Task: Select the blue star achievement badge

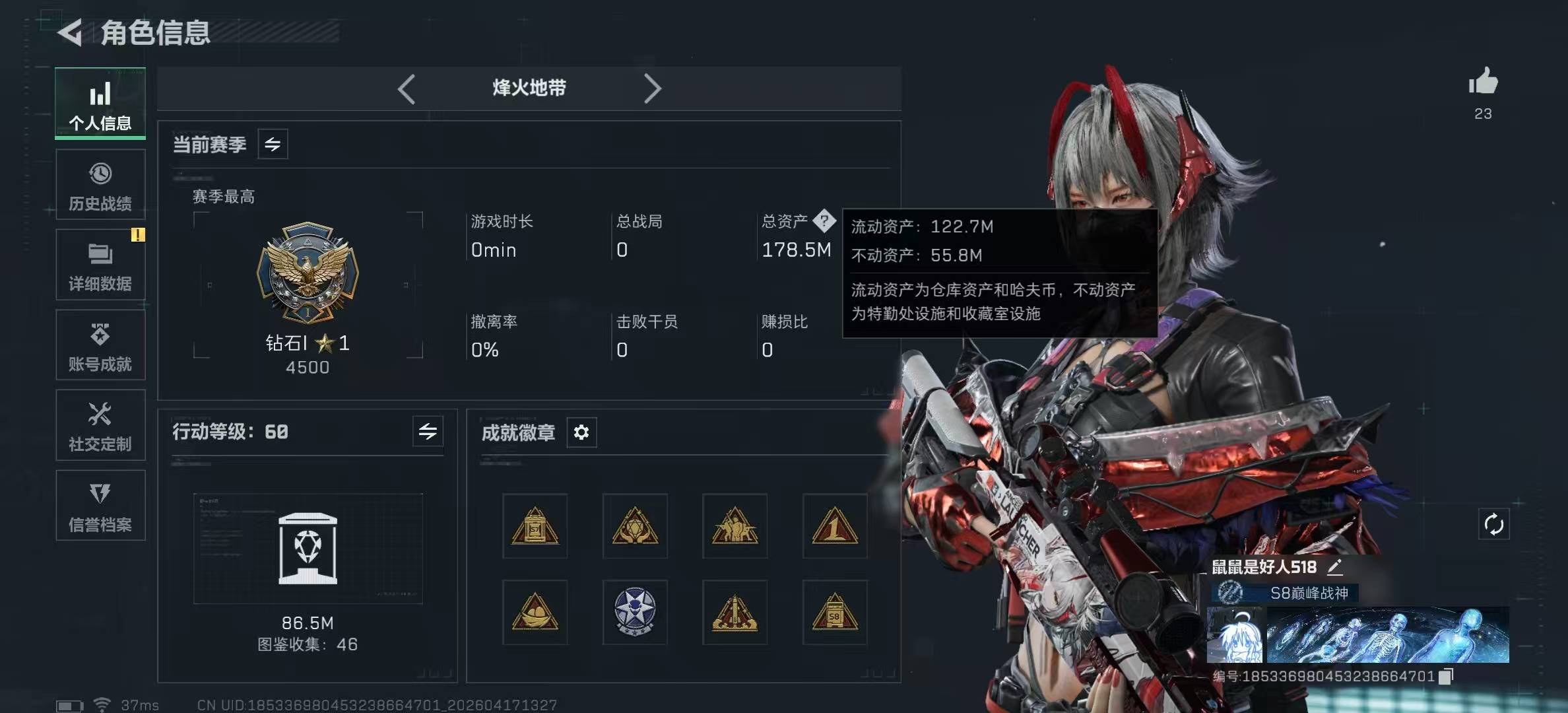Action: (635, 612)
